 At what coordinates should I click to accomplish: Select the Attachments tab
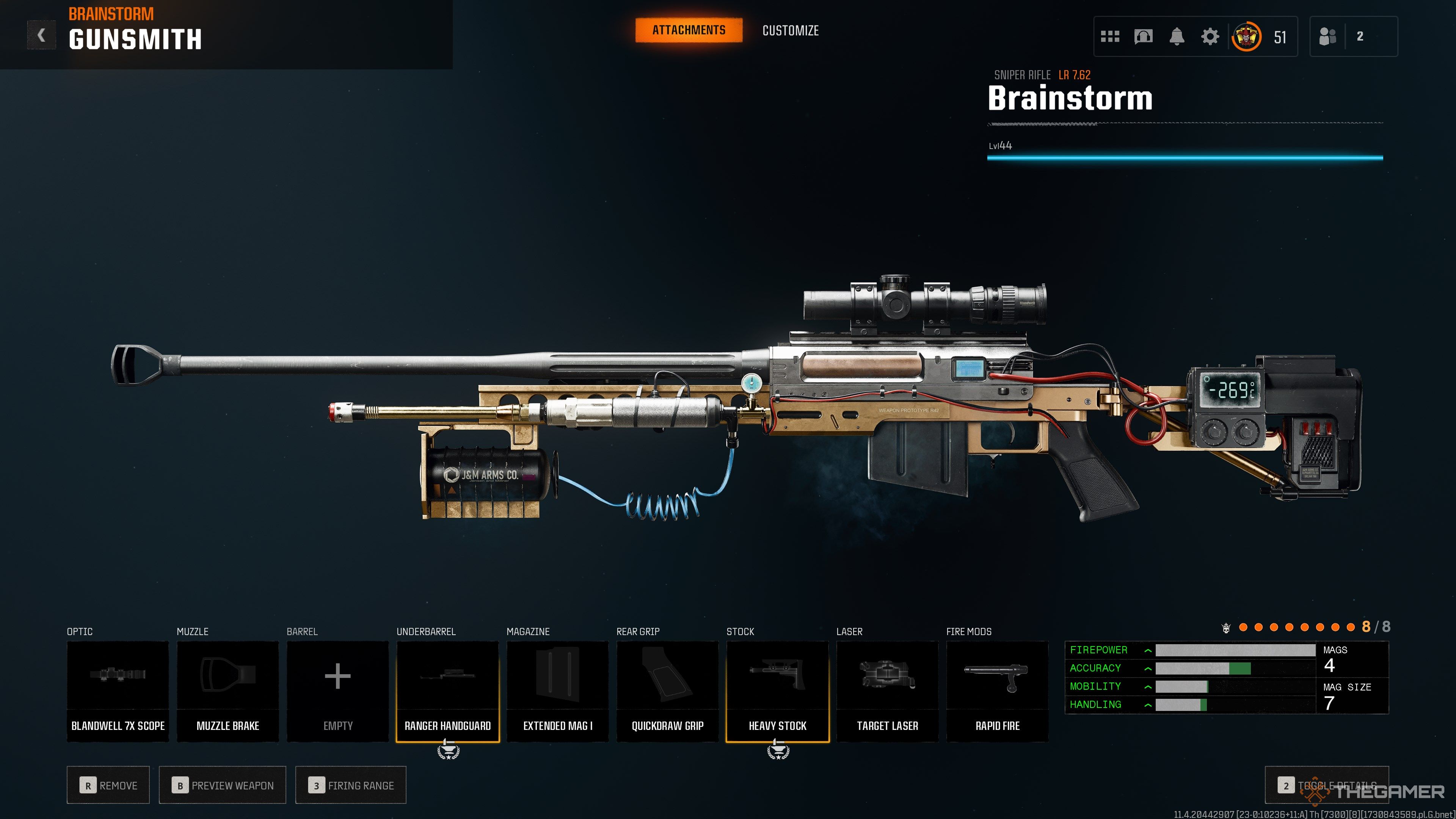tap(689, 30)
